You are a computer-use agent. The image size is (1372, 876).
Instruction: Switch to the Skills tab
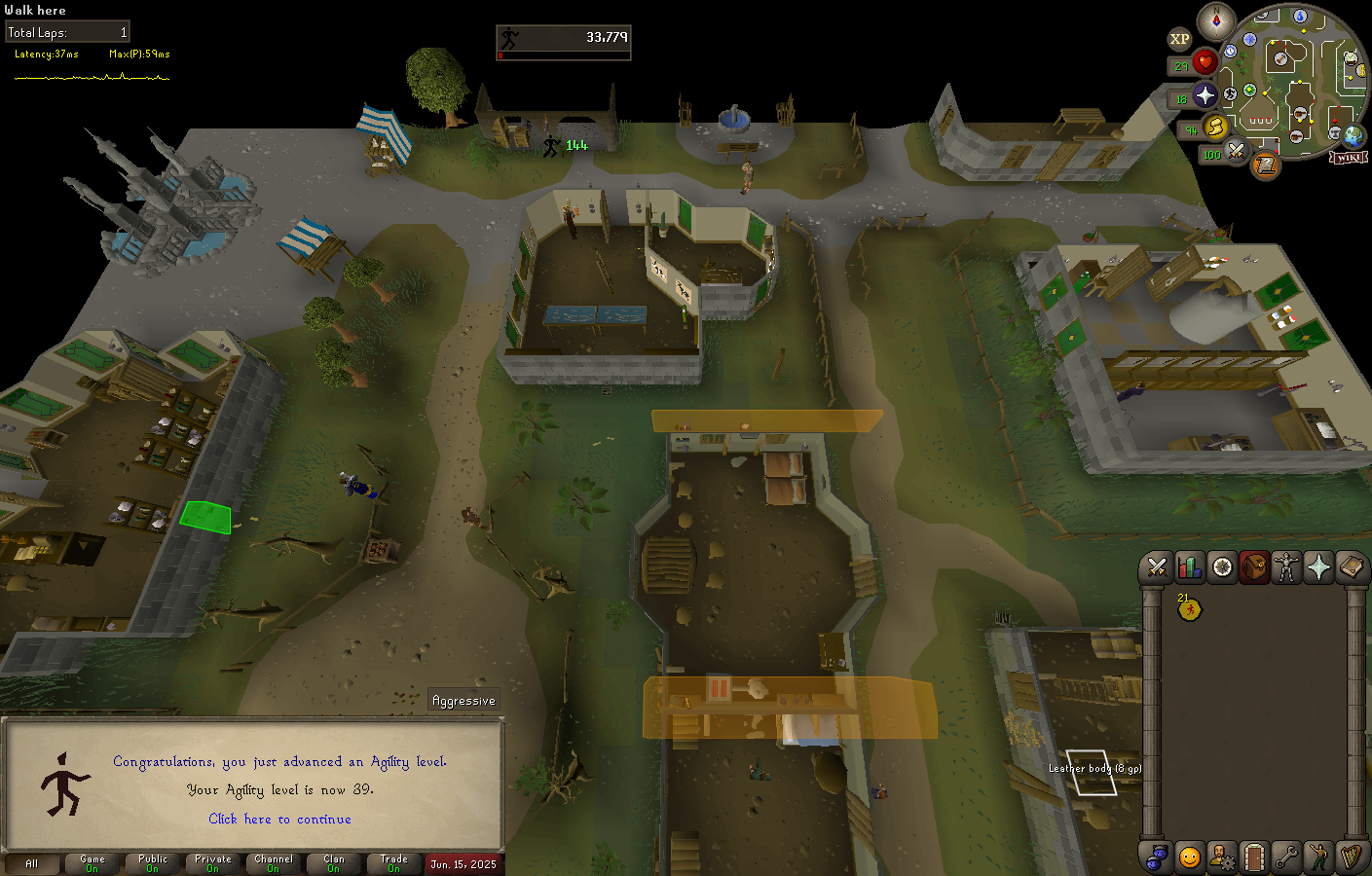coord(1189,566)
